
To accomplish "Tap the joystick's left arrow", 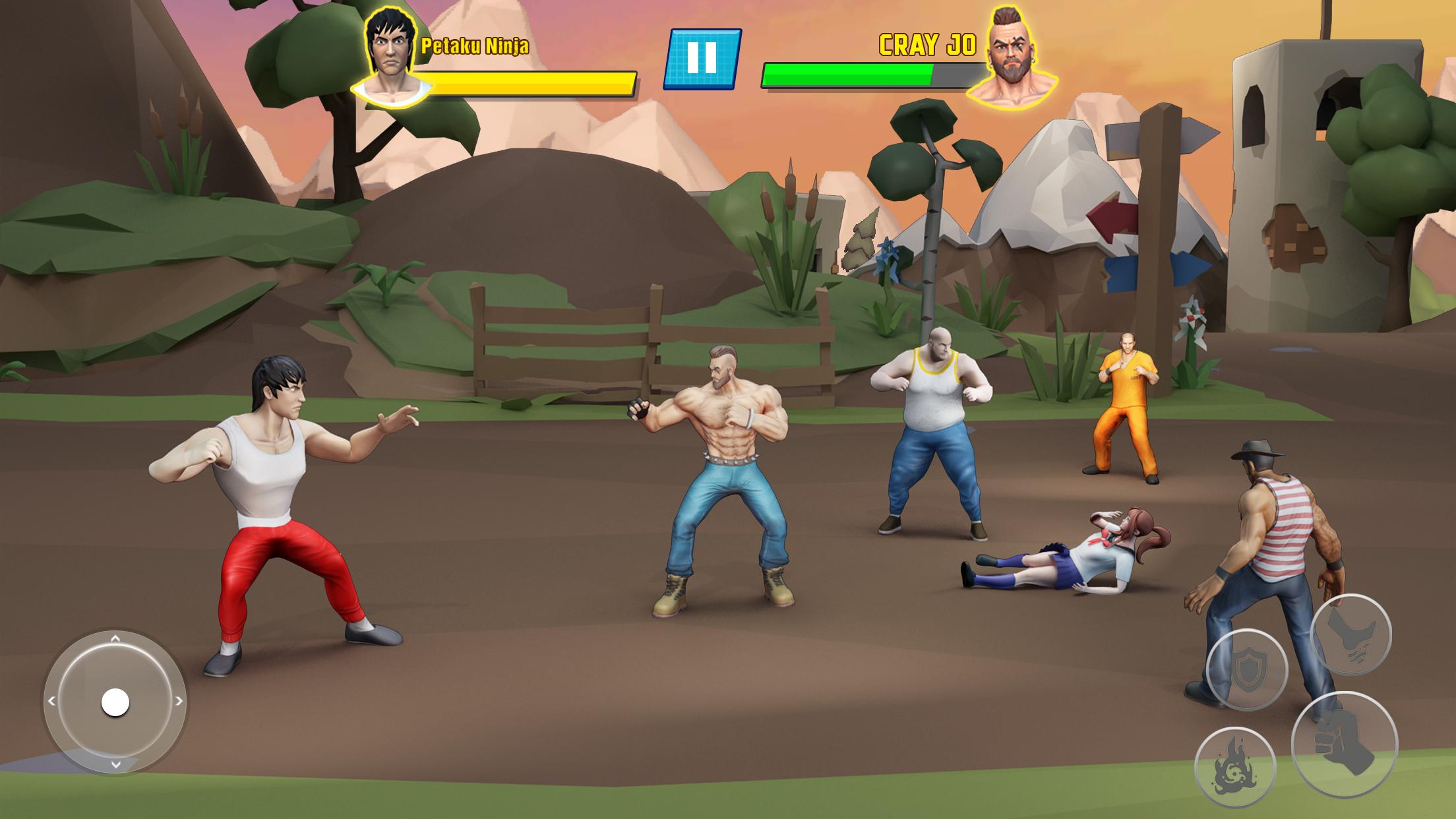I will tap(52, 702).
